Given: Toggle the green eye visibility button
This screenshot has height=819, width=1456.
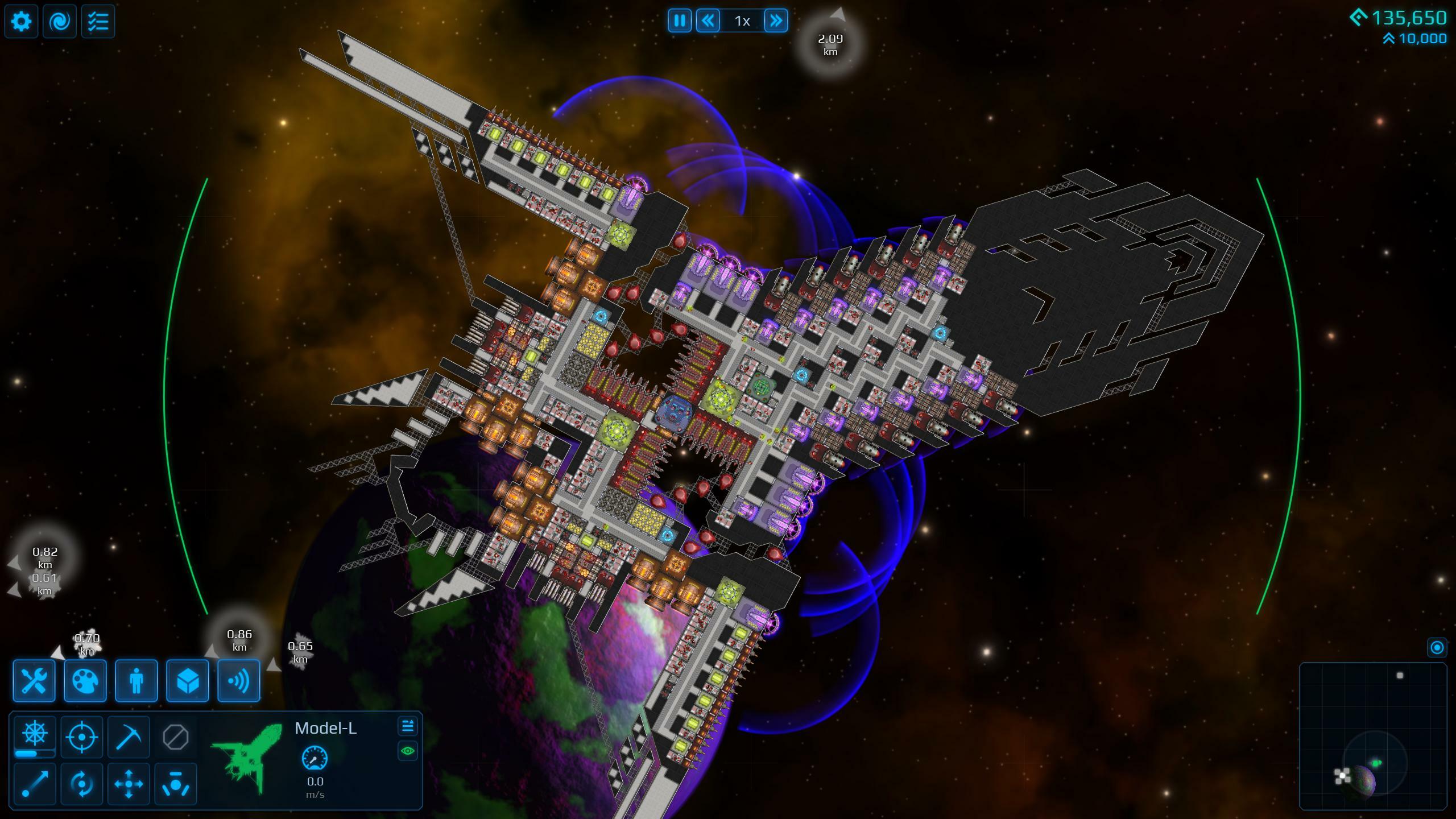Looking at the screenshot, I should 408,751.
